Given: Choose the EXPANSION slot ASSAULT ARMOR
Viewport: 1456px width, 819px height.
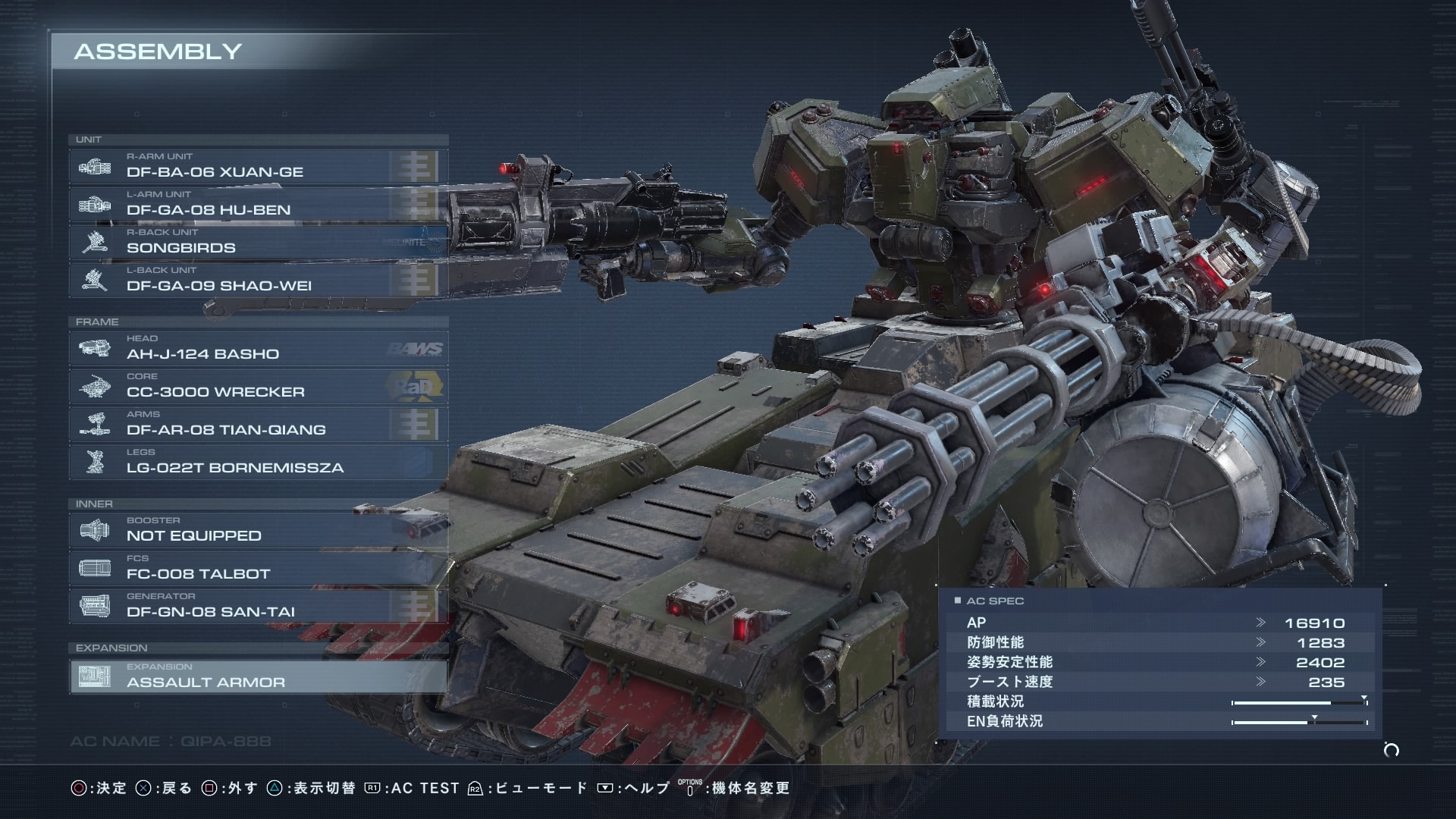Looking at the screenshot, I should pos(258,676).
